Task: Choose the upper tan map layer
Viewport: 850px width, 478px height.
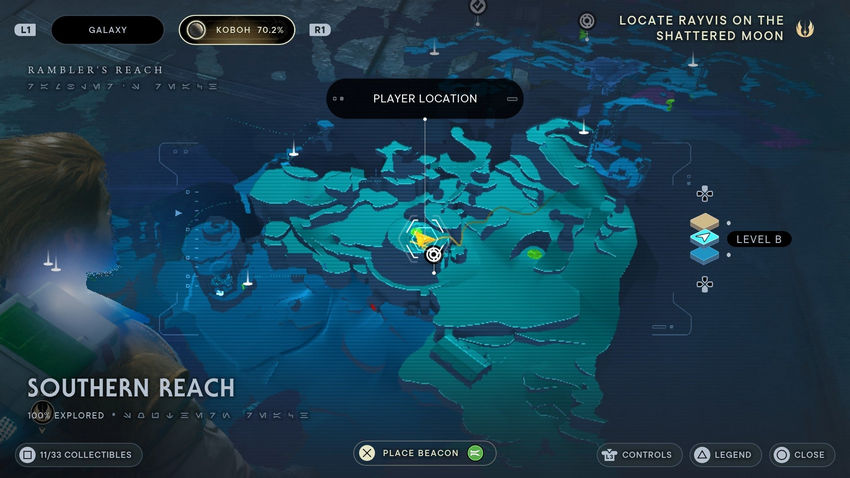Action: tap(705, 222)
